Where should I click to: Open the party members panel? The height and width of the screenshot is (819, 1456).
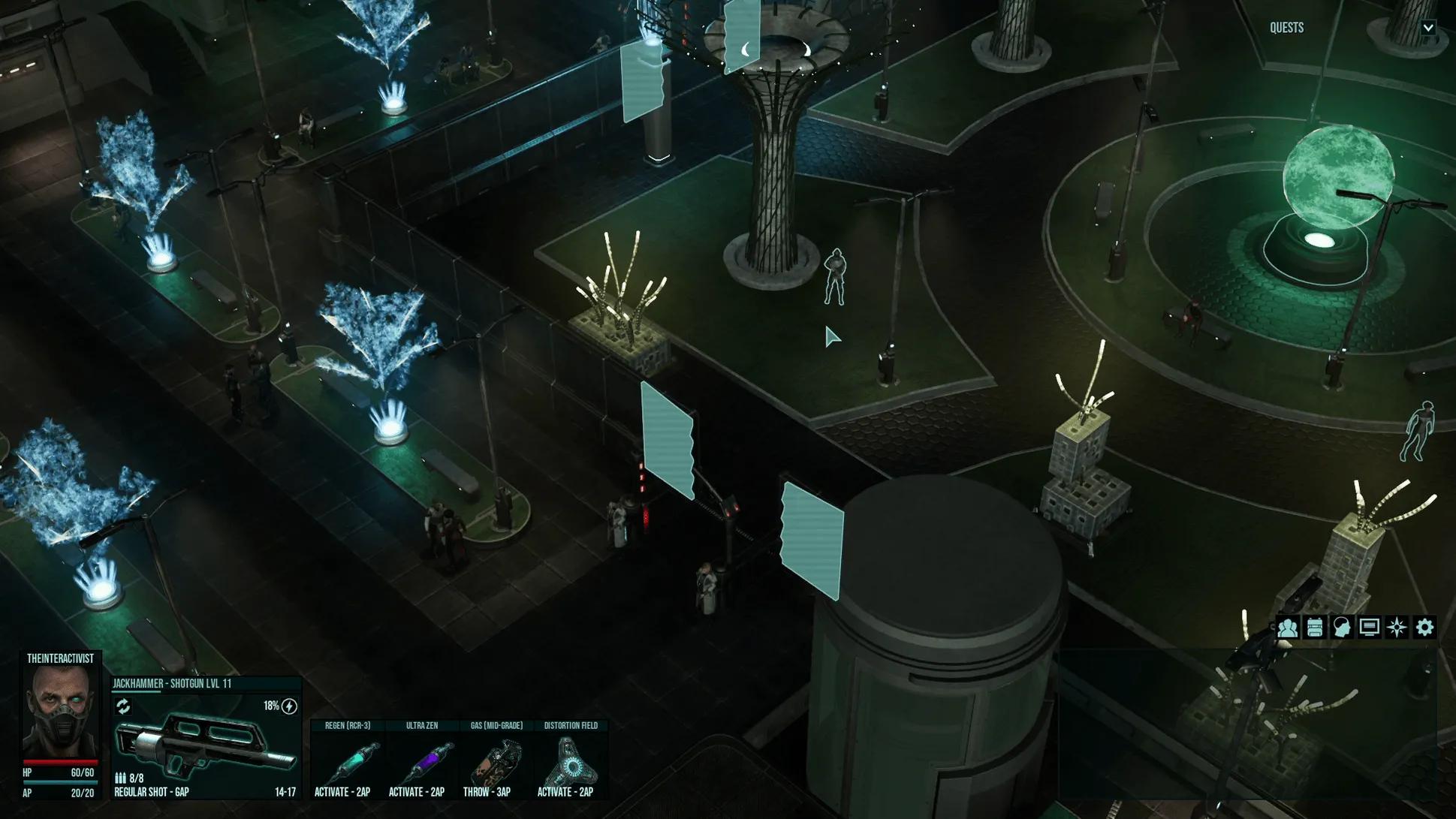coord(1287,628)
